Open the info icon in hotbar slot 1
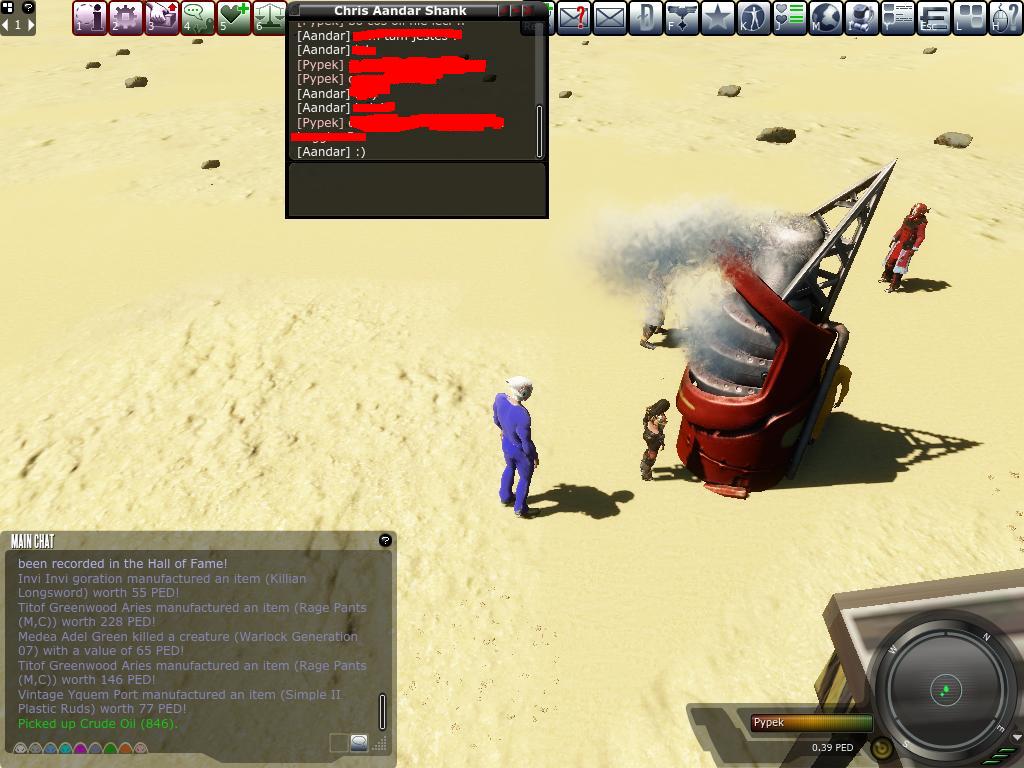The width and height of the screenshot is (1024, 768). tap(90, 17)
